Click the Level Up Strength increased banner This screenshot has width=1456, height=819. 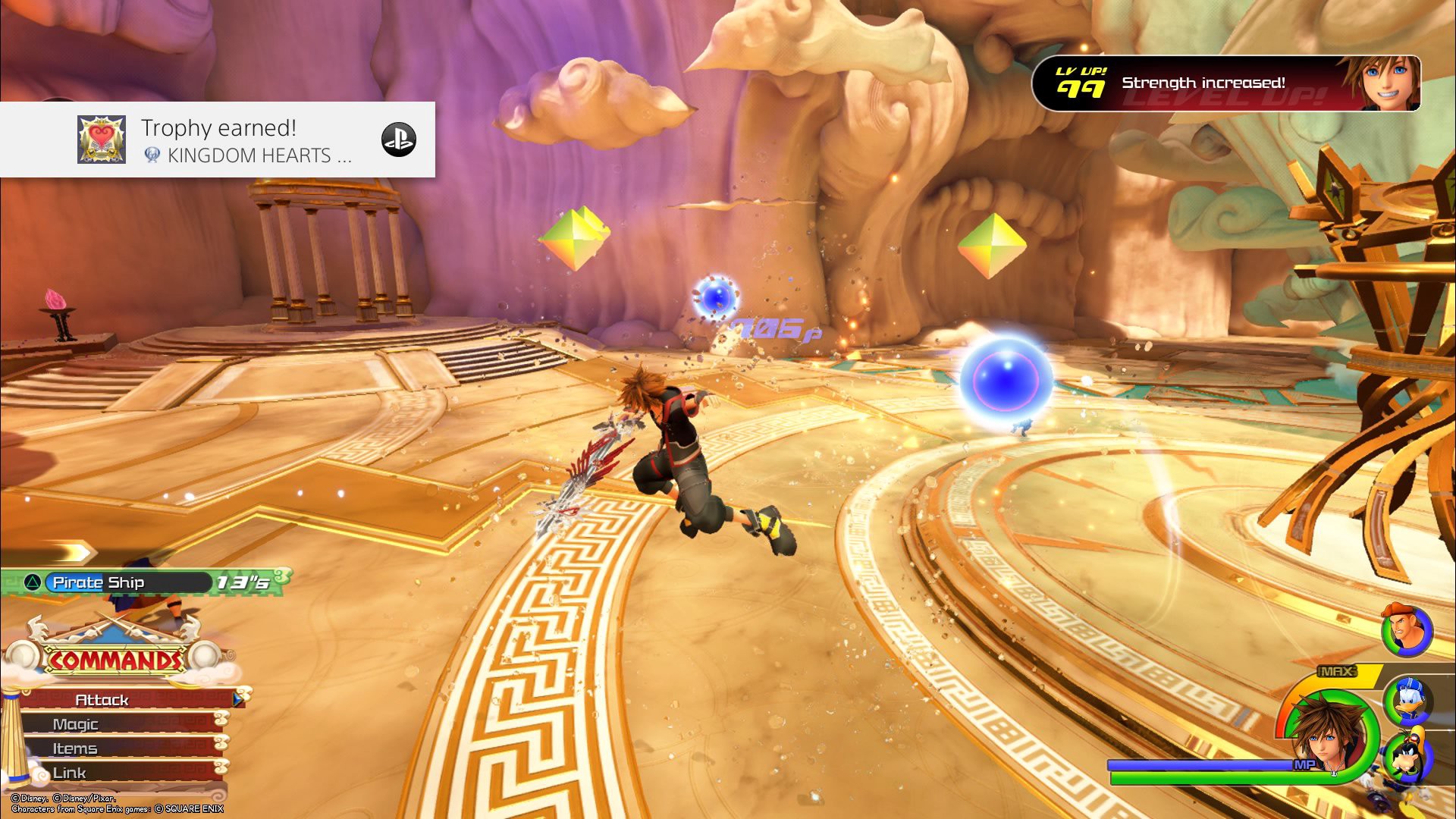click(1225, 83)
